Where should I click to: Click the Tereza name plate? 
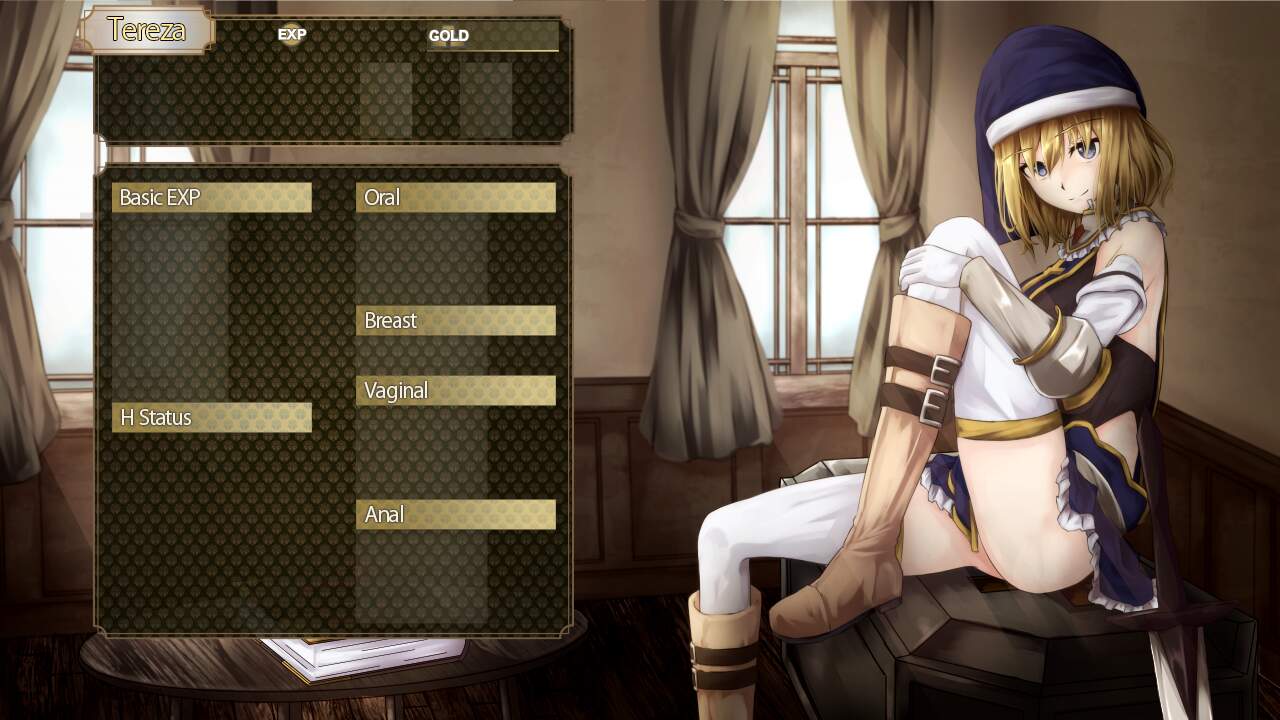tap(146, 30)
